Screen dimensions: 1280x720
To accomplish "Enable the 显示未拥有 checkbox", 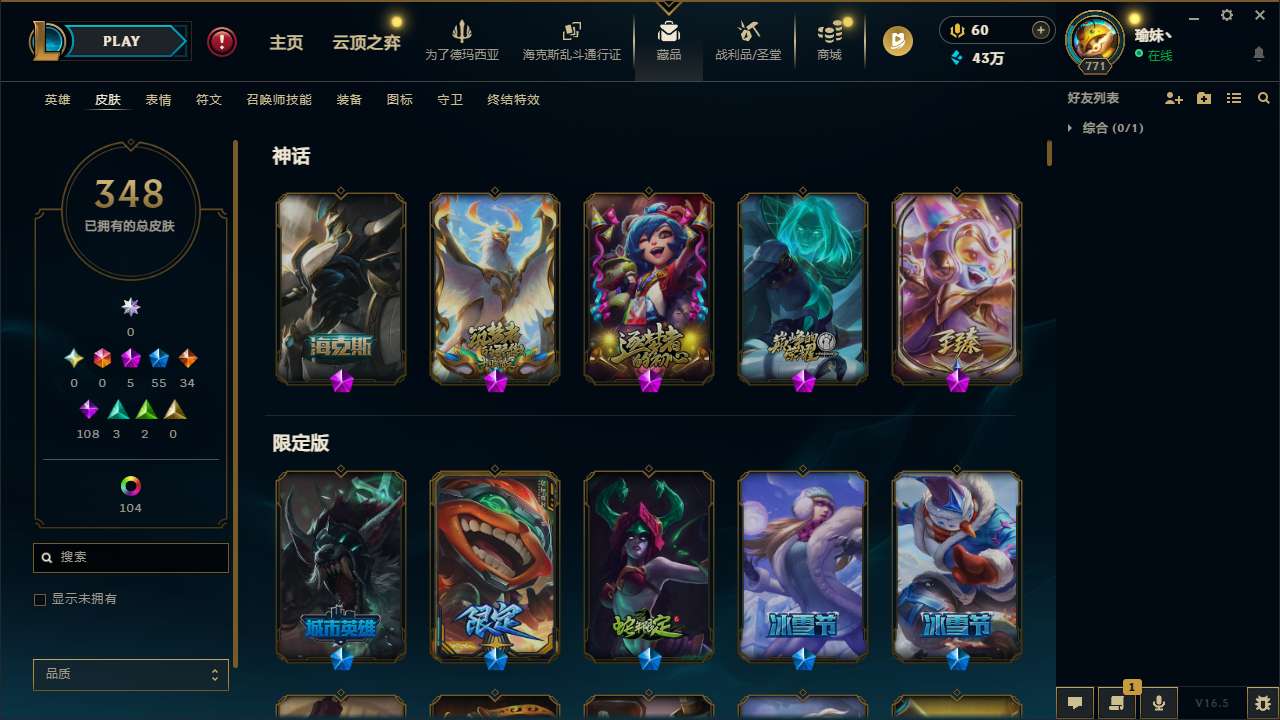I will click(x=40, y=599).
